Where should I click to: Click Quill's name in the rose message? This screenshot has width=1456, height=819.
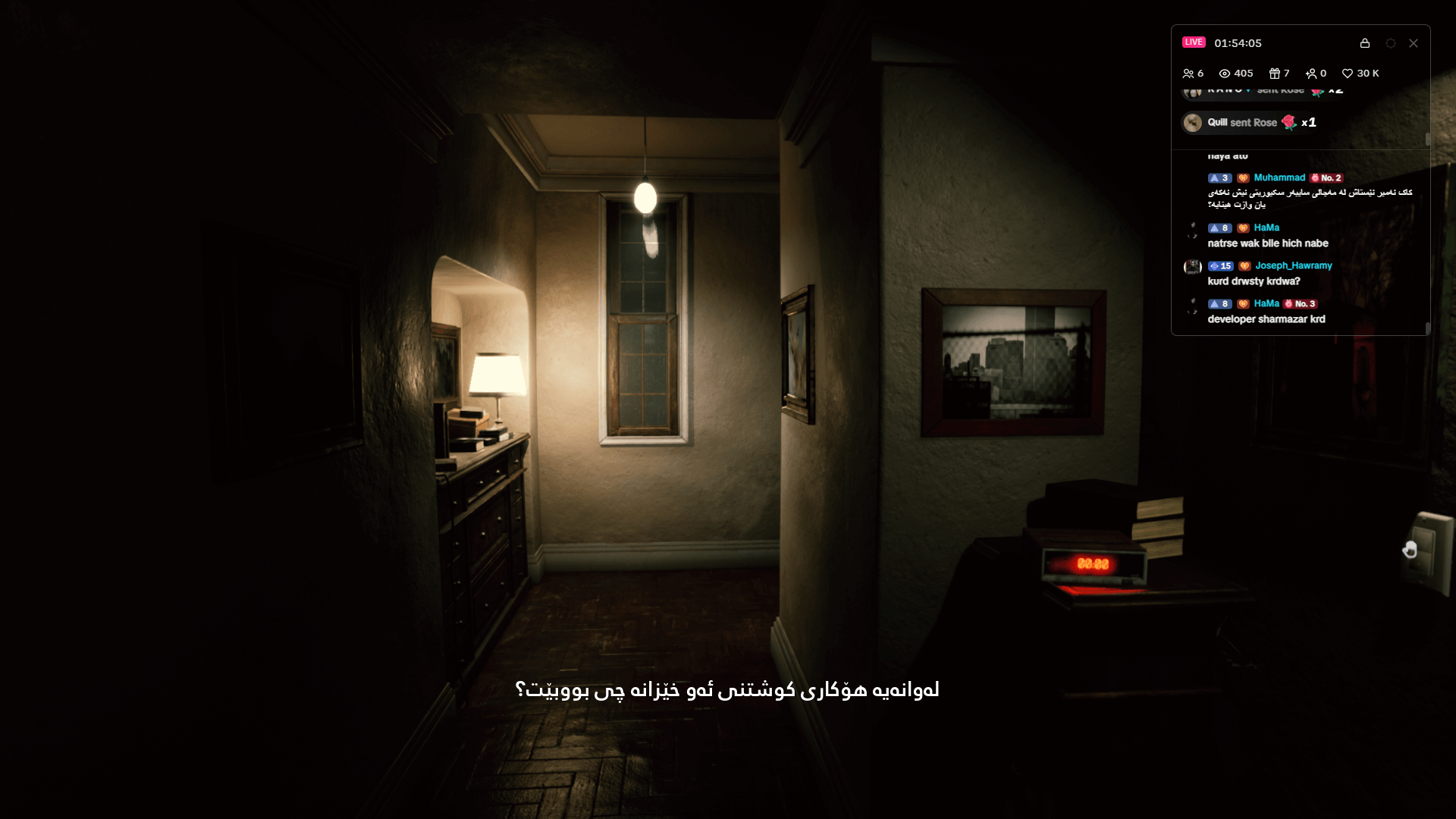pos(1216,122)
